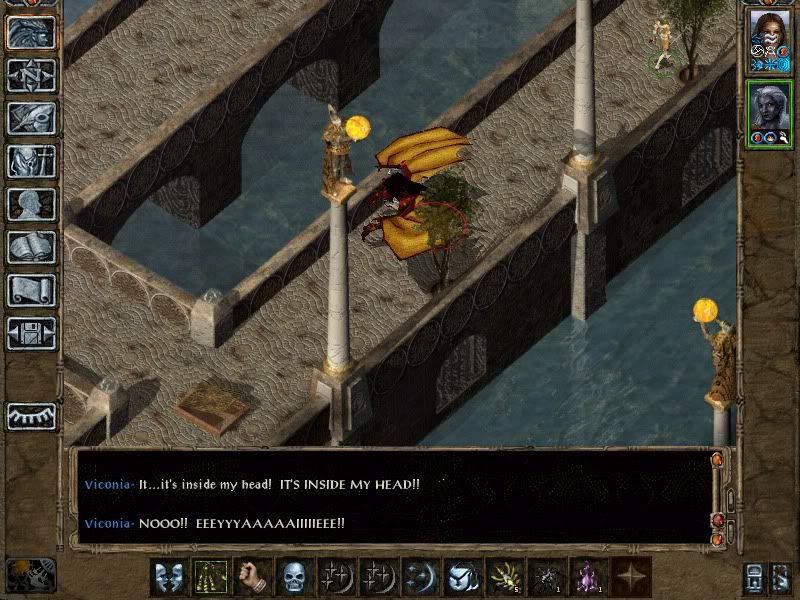Viewport: 800px width, 600px height.
Task: Open the area map with the compass button
Action: point(31,75)
